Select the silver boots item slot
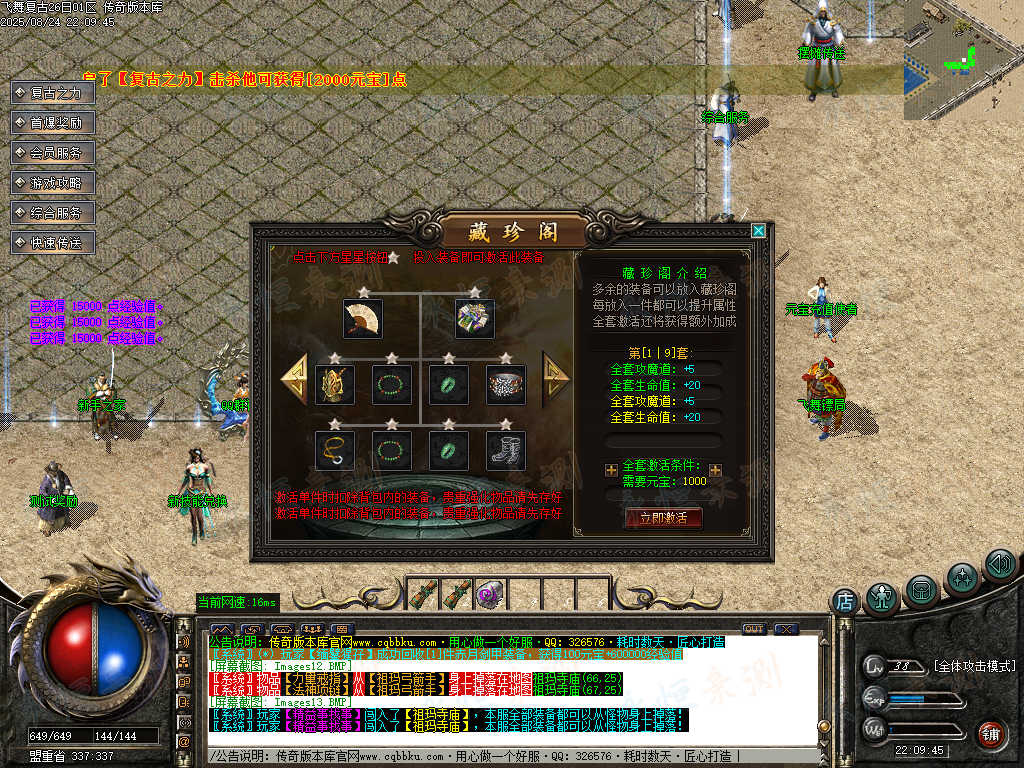The height and width of the screenshot is (768, 1024). [x=506, y=450]
